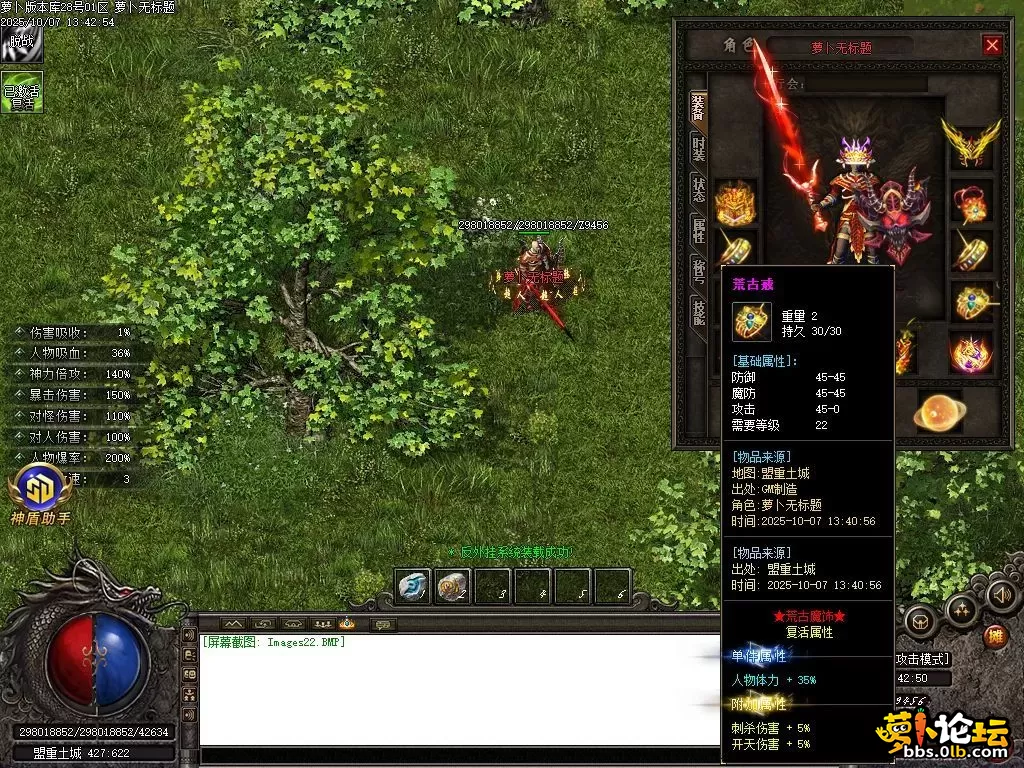Click the glowing orange orb equipment slot
This screenshot has width=1024, height=768.
click(x=941, y=410)
